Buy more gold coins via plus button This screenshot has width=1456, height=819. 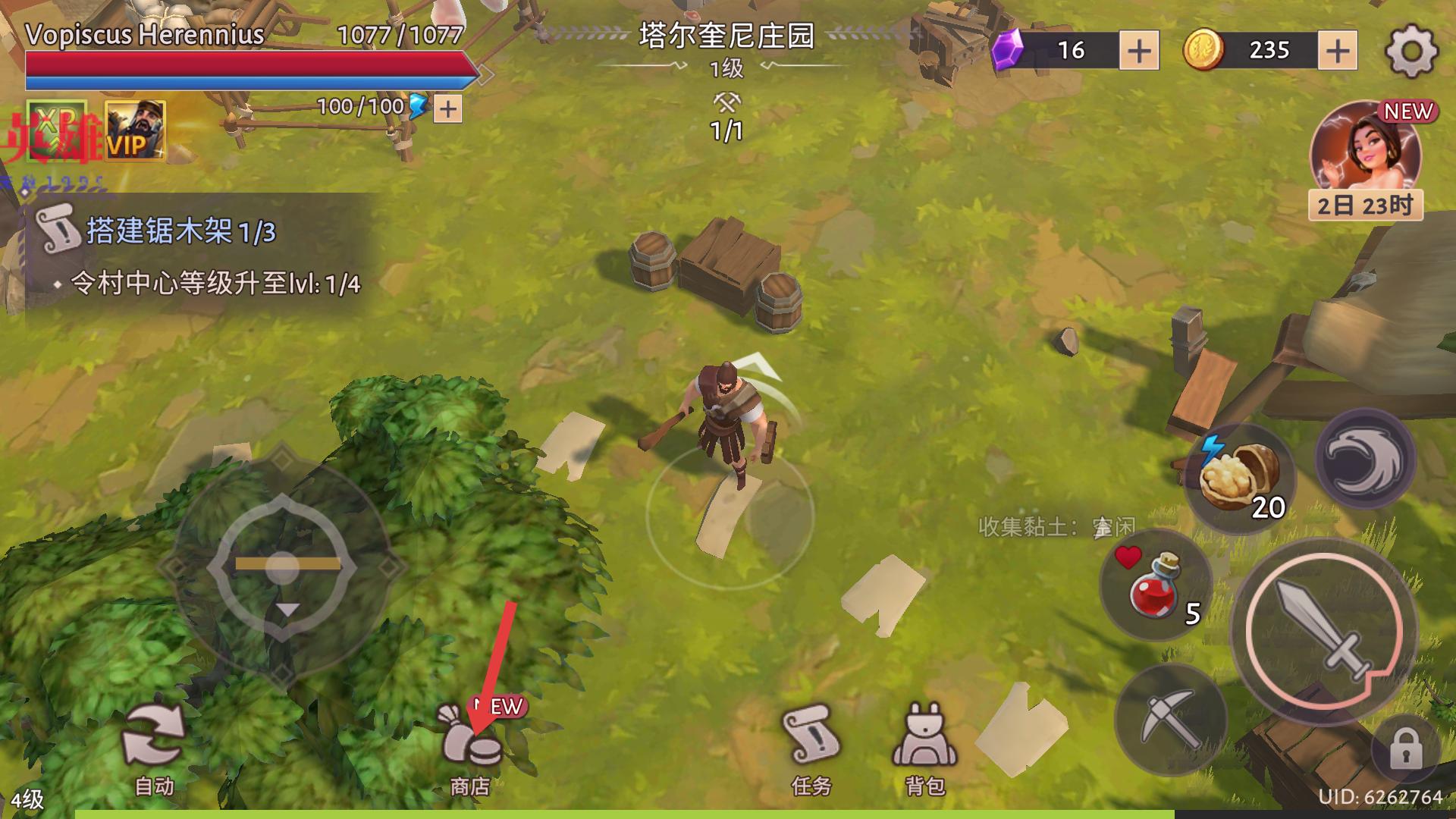click(x=1338, y=51)
